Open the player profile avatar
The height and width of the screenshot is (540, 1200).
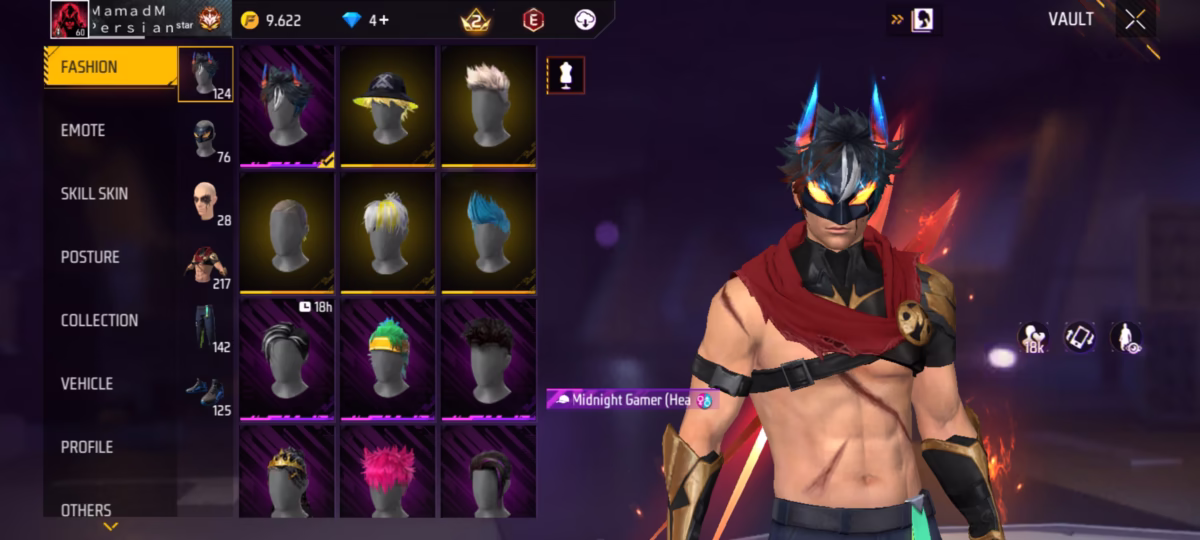(x=69, y=20)
